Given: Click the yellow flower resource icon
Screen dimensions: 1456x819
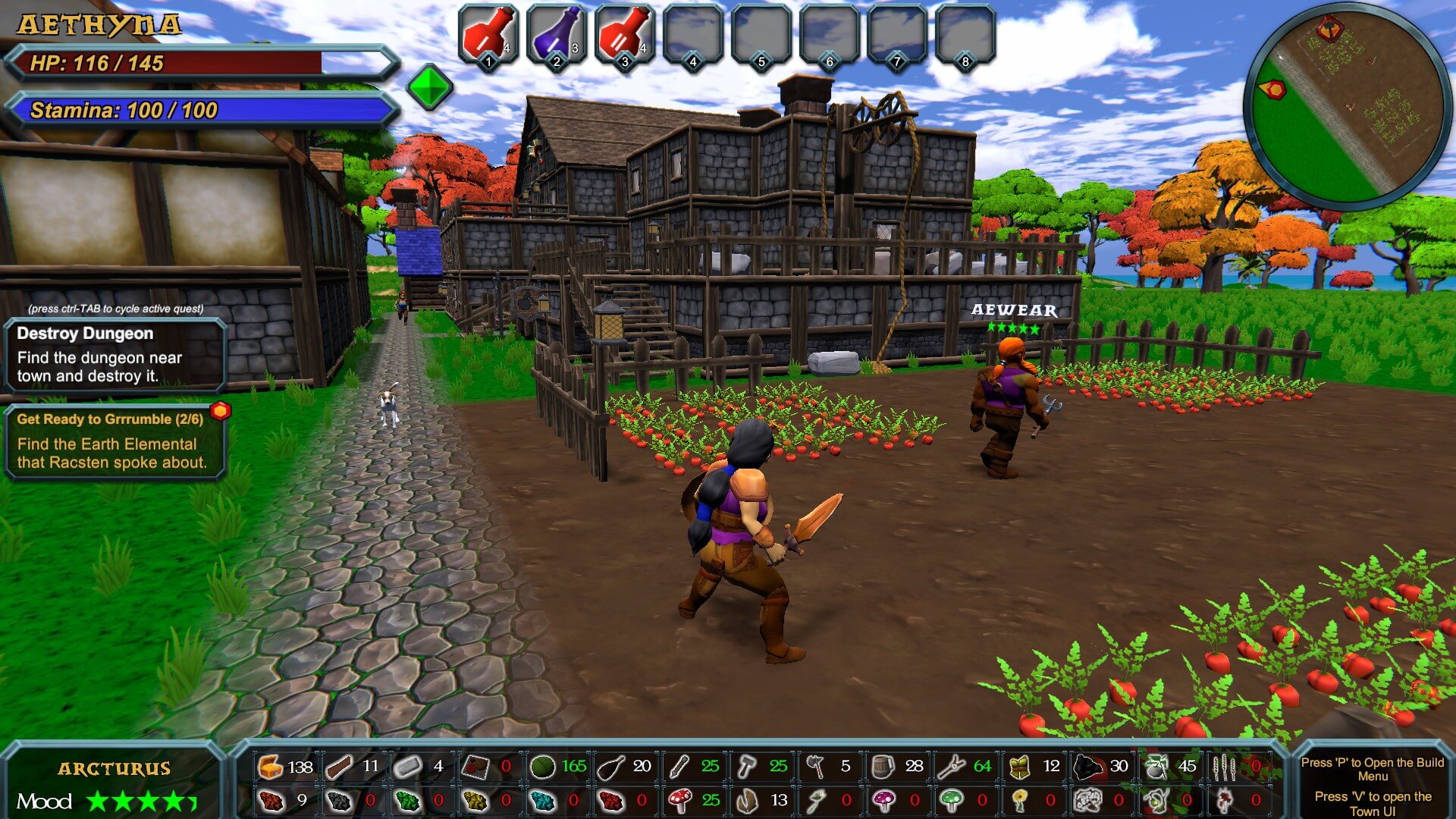Looking at the screenshot, I should coord(1019,800).
